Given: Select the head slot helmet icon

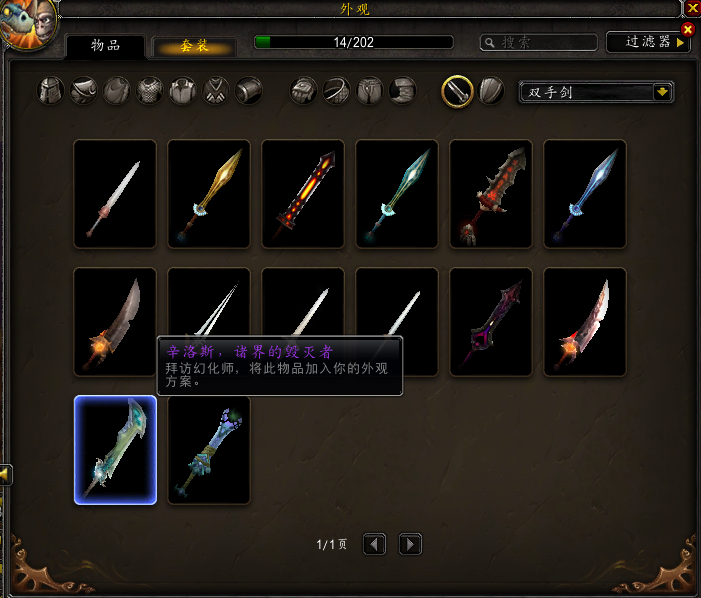Looking at the screenshot, I should tap(52, 92).
